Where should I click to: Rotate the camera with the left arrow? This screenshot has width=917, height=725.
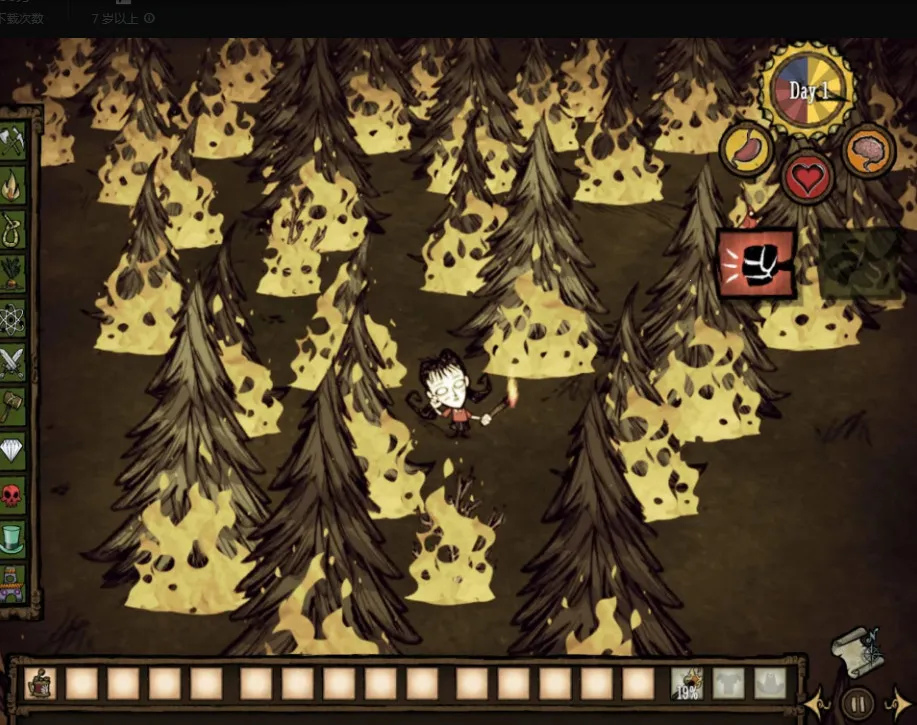[x=816, y=702]
